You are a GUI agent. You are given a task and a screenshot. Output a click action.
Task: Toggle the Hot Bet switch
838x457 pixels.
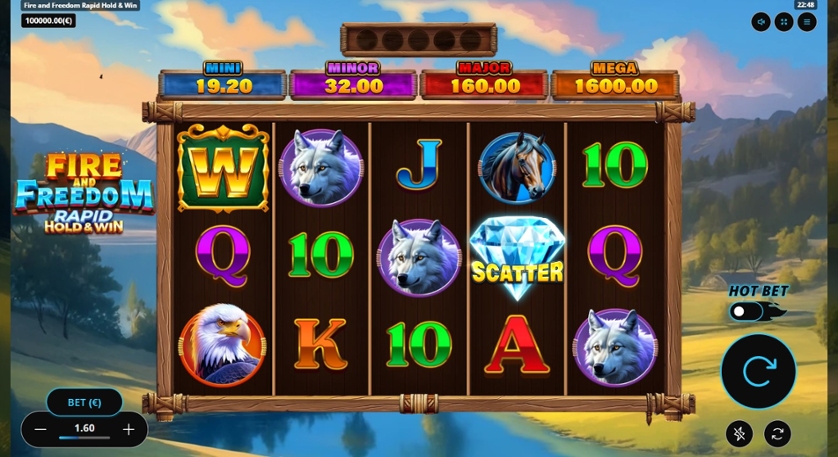[x=747, y=312]
